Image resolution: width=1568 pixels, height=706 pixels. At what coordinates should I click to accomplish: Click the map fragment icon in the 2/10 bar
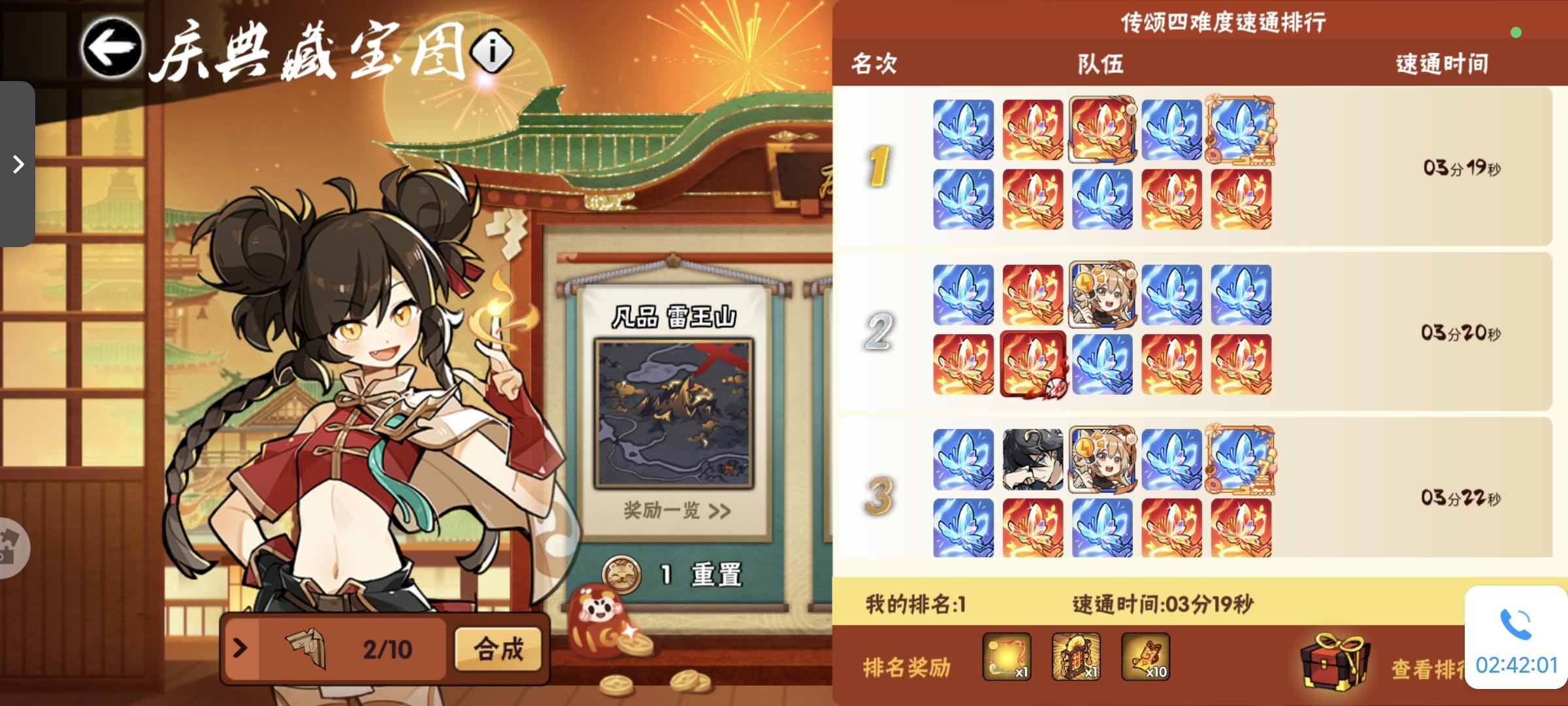(x=306, y=649)
